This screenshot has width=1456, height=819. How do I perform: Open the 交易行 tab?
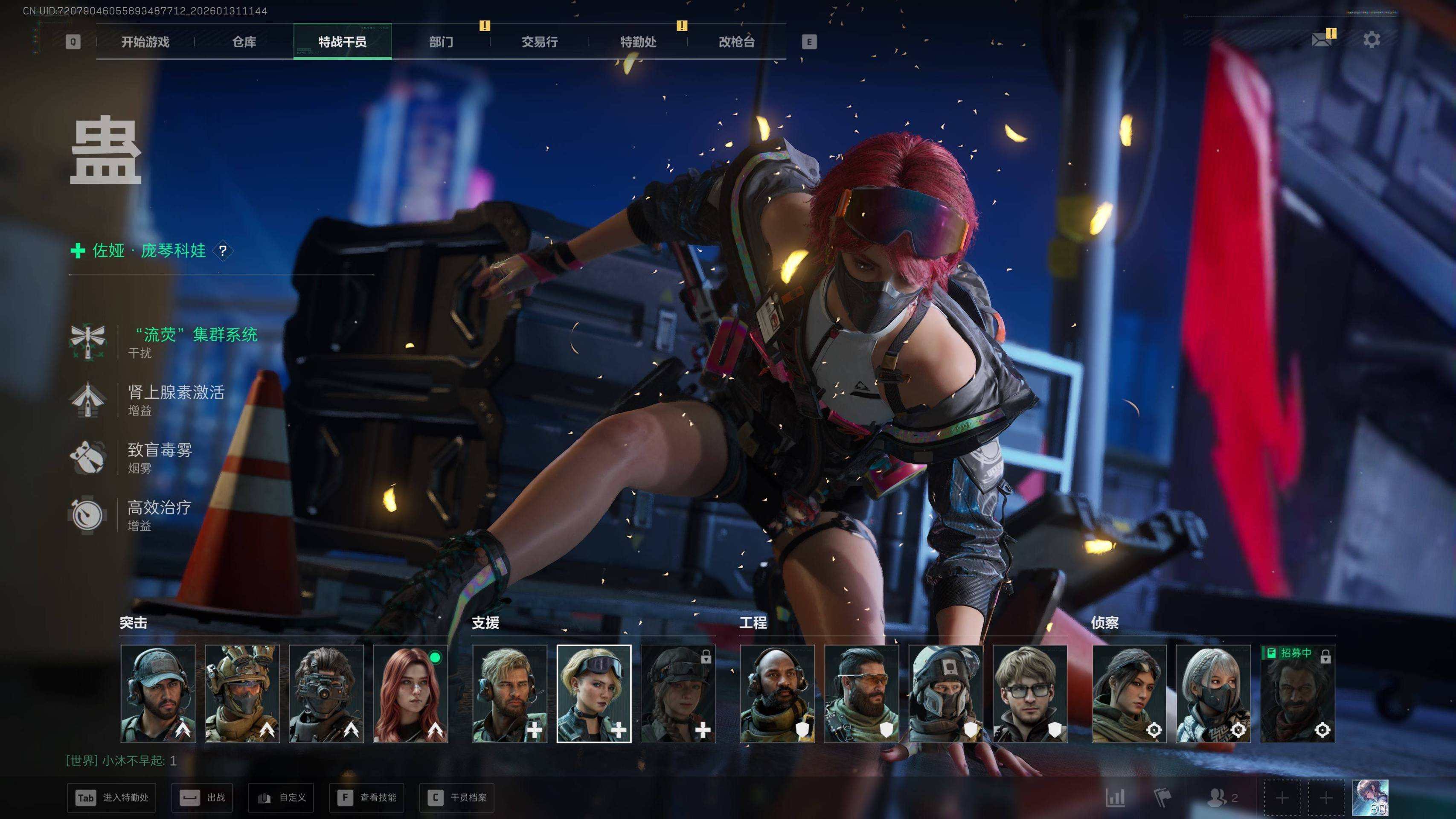[x=539, y=42]
